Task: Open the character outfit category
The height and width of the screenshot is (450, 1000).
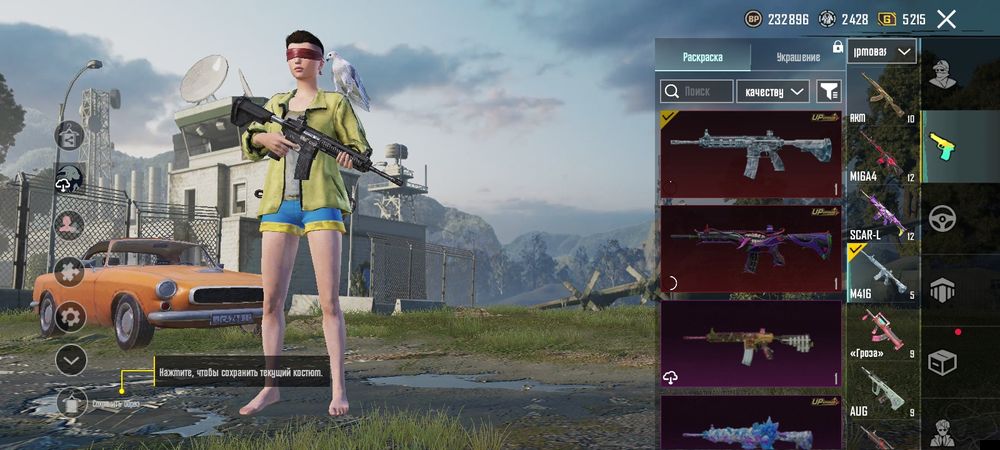Action: point(941,73)
